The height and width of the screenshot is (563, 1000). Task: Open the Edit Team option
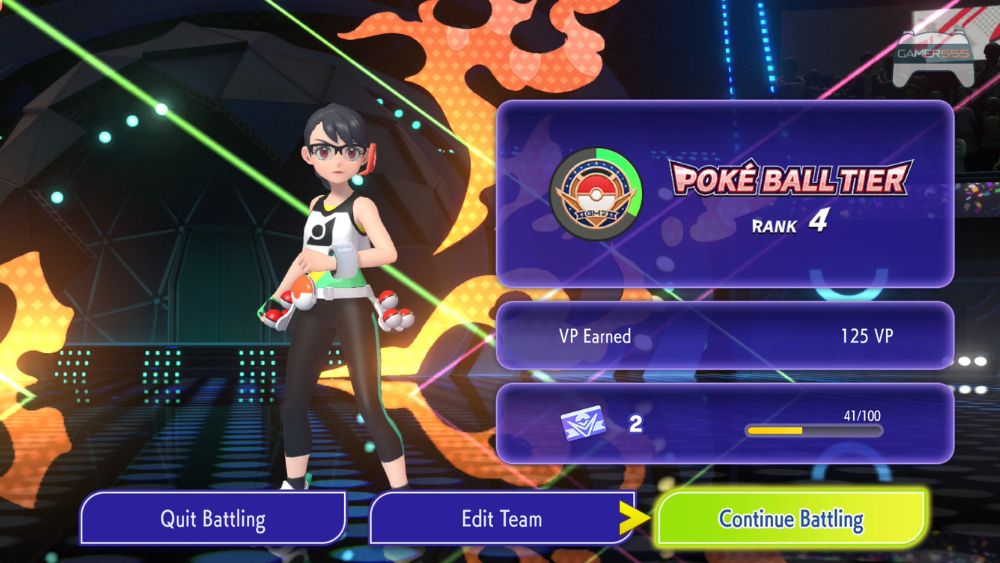tap(501, 519)
